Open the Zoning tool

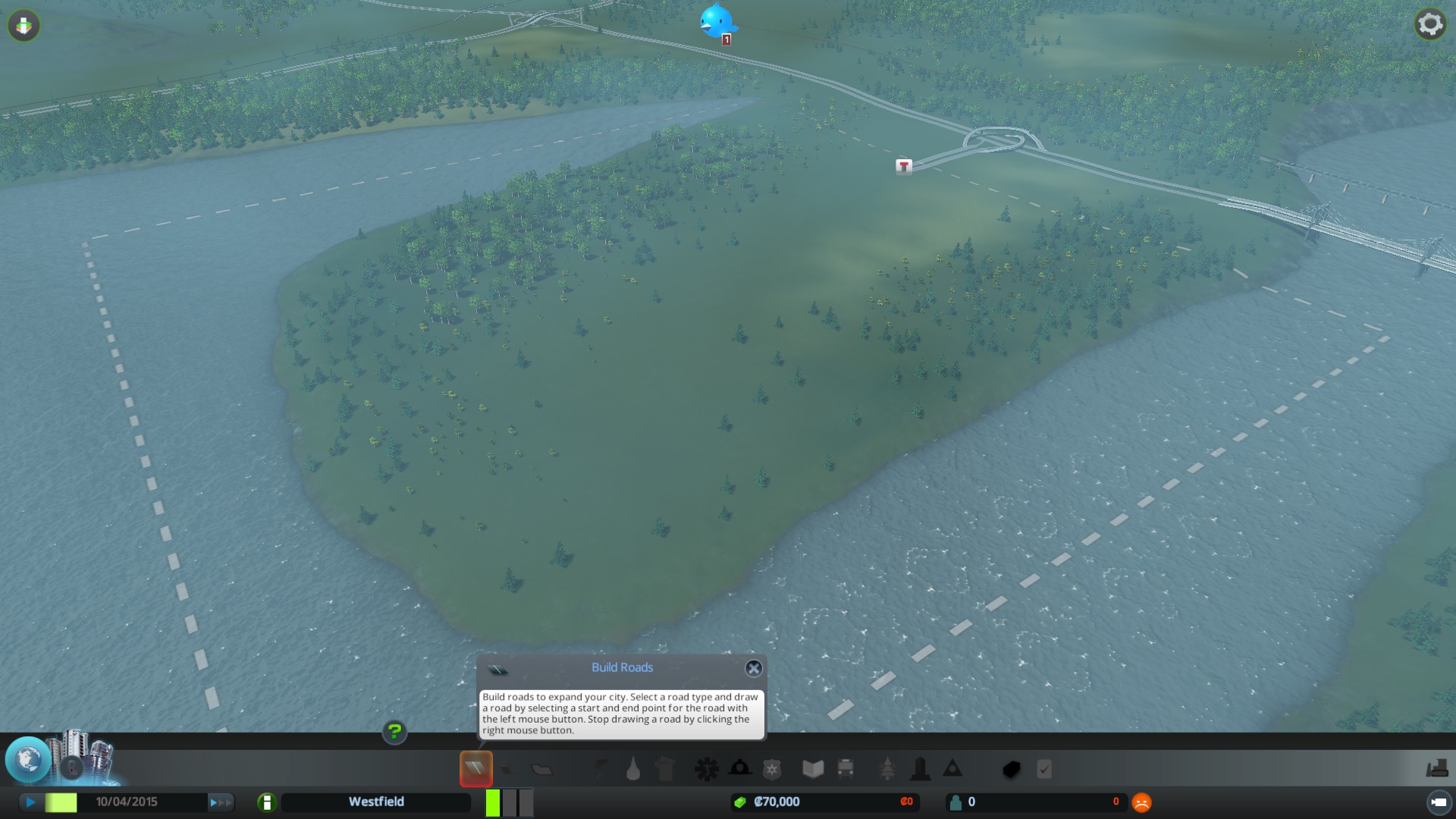507,768
